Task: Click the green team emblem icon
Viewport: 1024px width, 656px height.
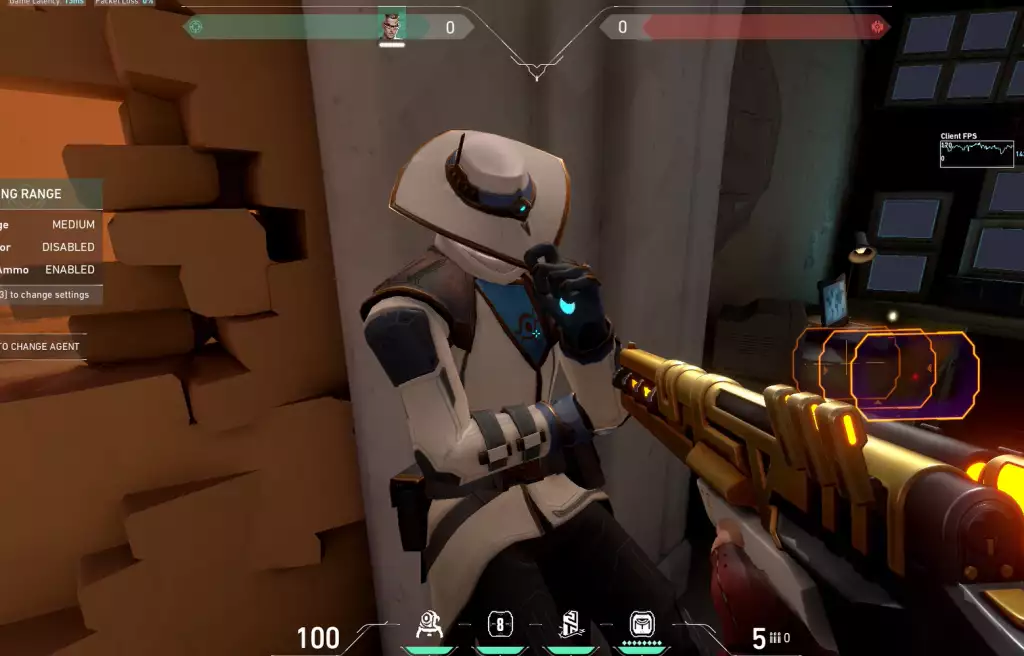Action: point(196,27)
